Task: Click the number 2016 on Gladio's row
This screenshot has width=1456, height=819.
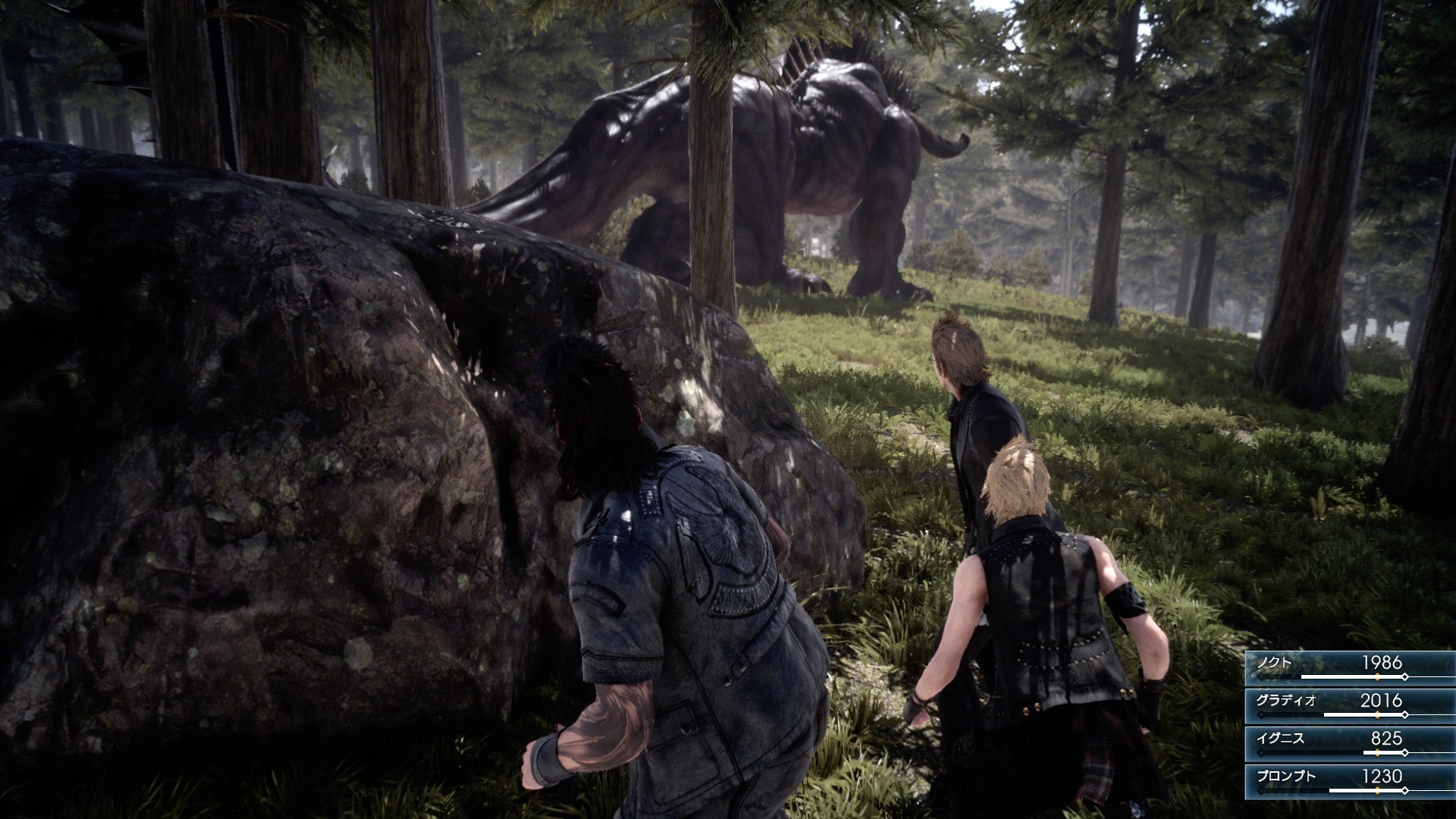Action: coord(1383,701)
